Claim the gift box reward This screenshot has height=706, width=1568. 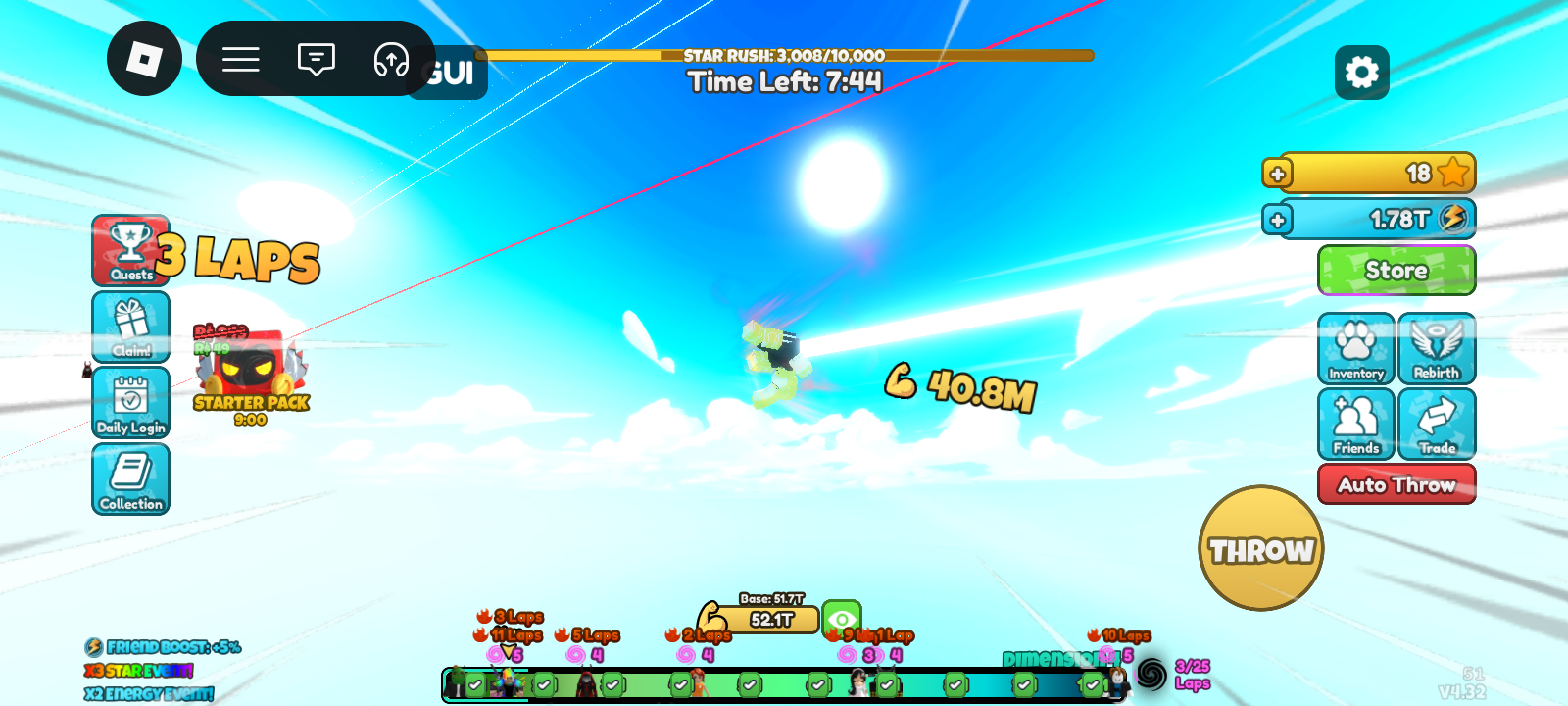(x=131, y=327)
